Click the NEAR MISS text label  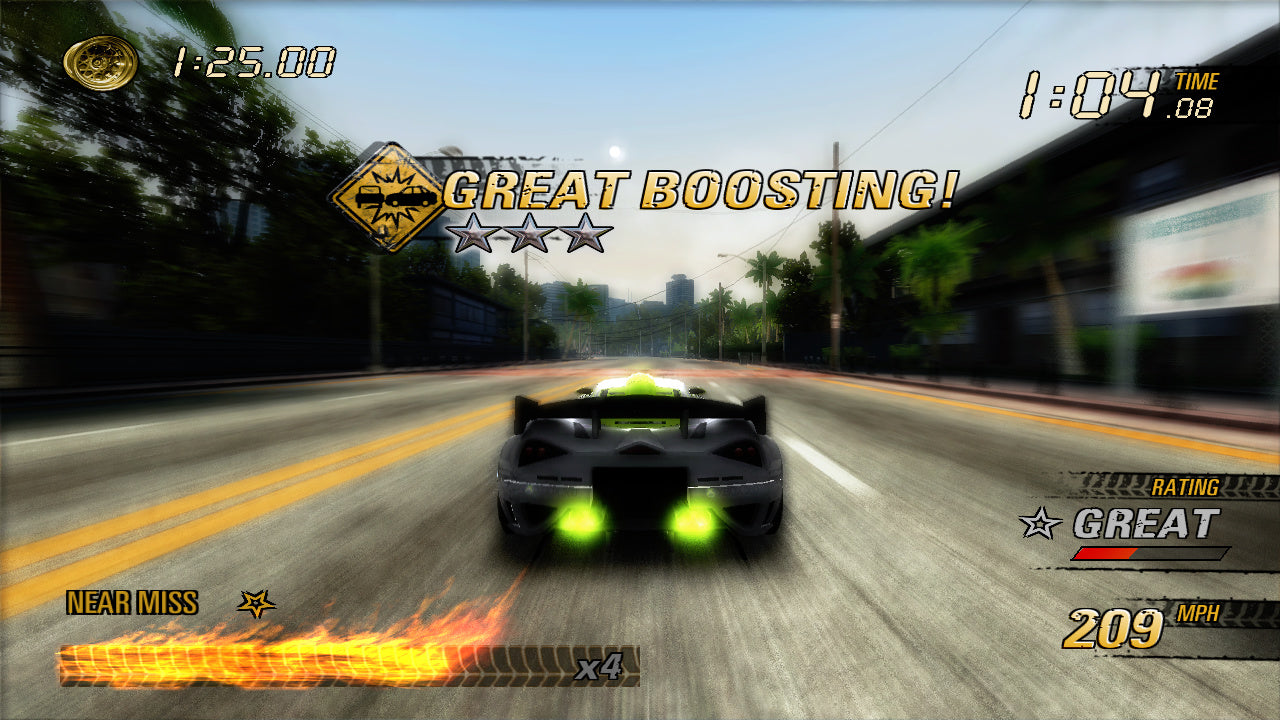pyautogui.click(x=131, y=602)
